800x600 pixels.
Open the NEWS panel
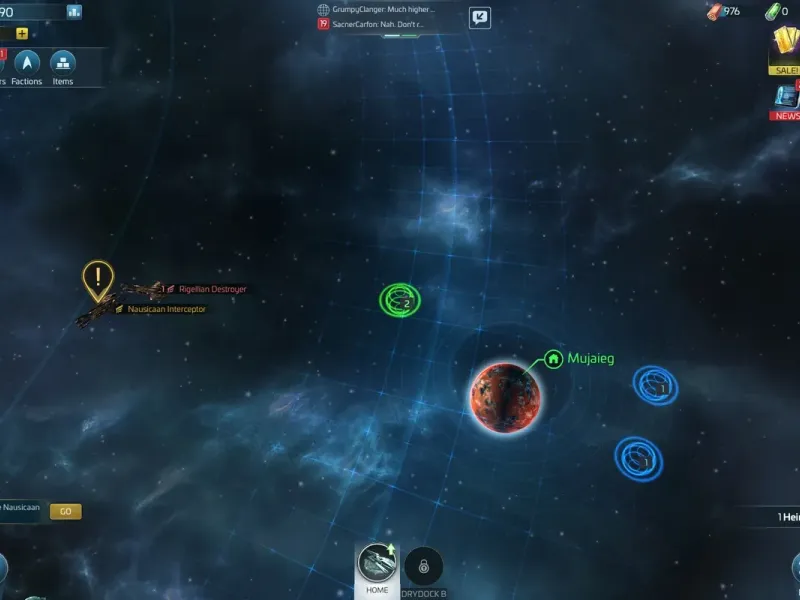pyautogui.click(x=786, y=101)
